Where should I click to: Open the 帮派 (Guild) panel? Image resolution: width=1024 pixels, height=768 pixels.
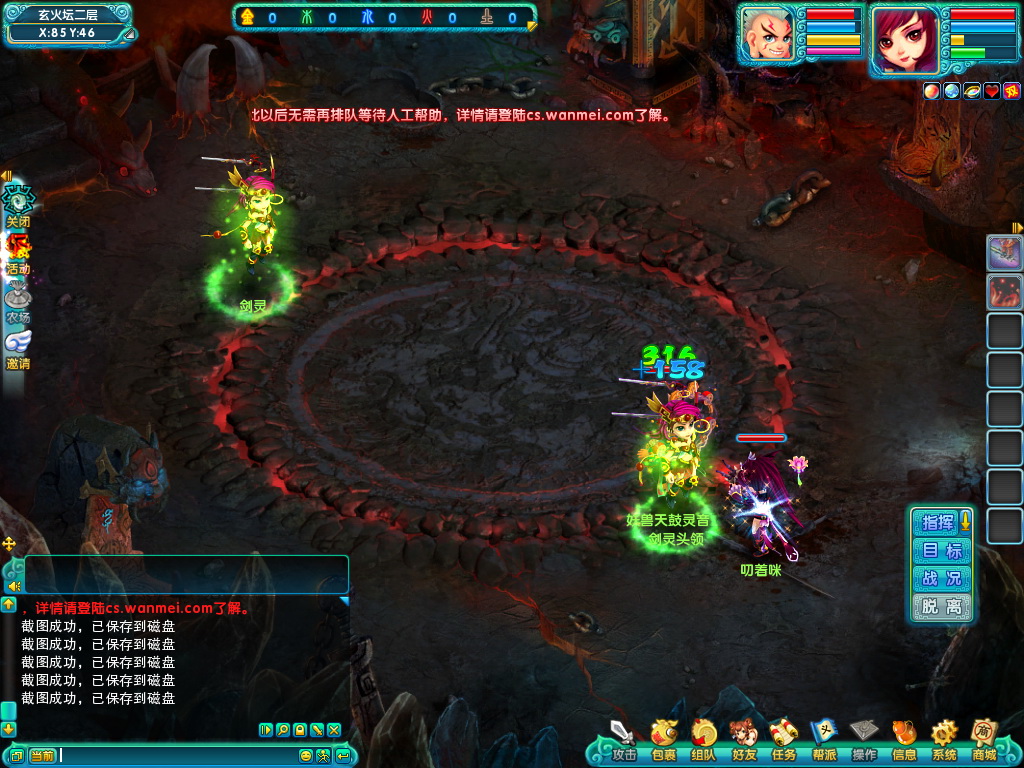pyautogui.click(x=824, y=738)
